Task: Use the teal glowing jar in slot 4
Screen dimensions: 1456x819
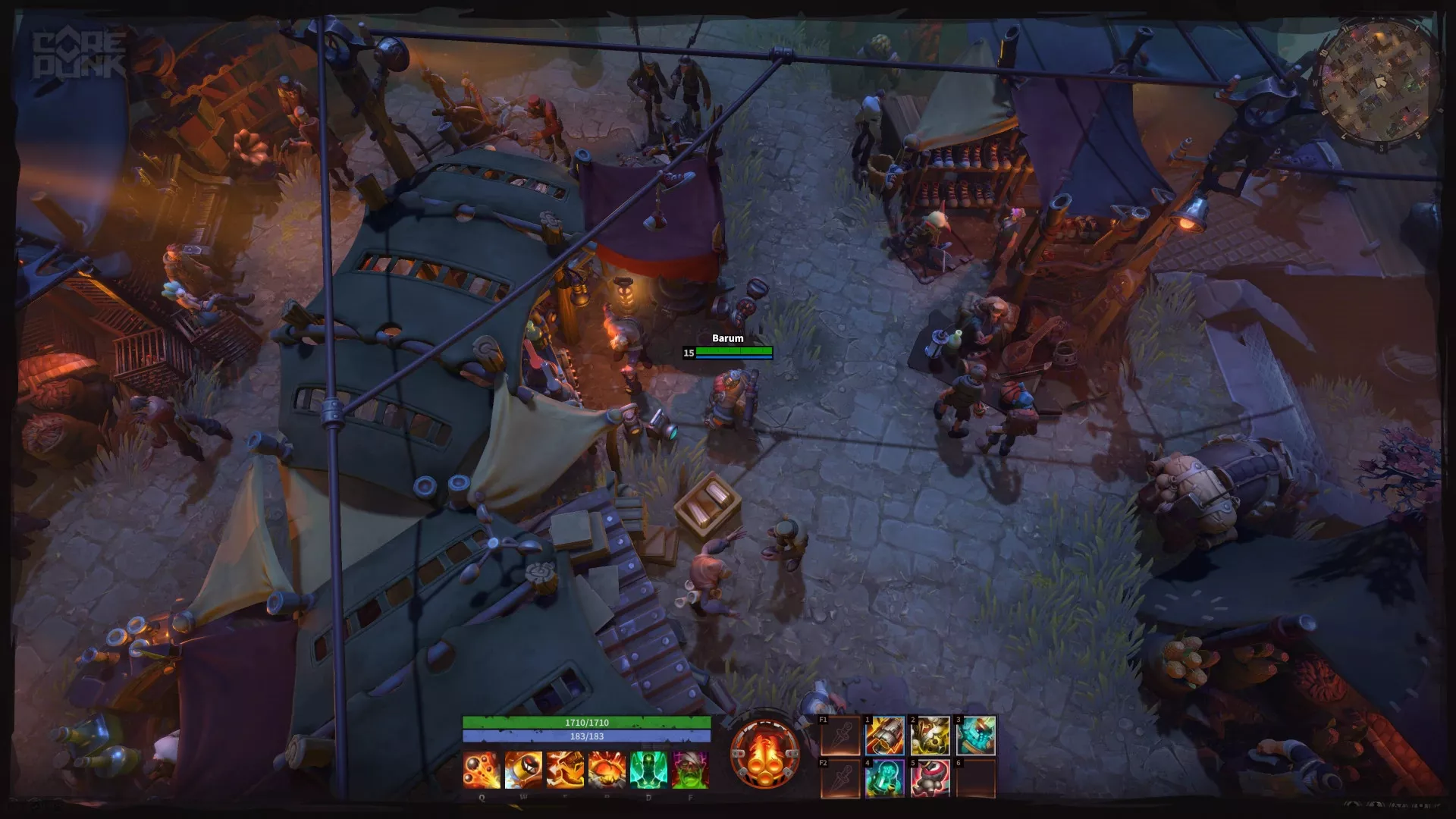Action: [885, 778]
